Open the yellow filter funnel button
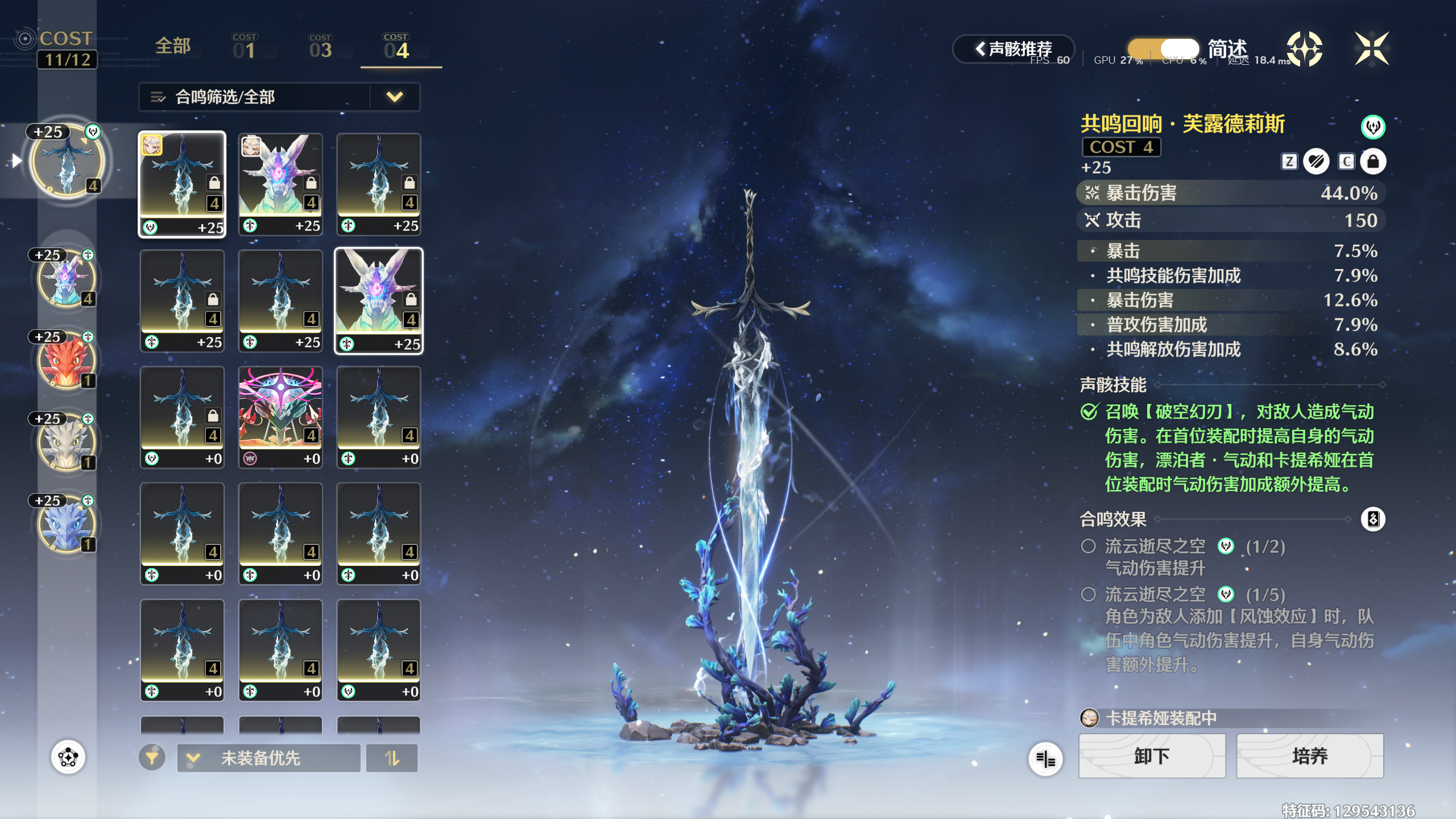The height and width of the screenshot is (819, 1456). (x=152, y=758)
